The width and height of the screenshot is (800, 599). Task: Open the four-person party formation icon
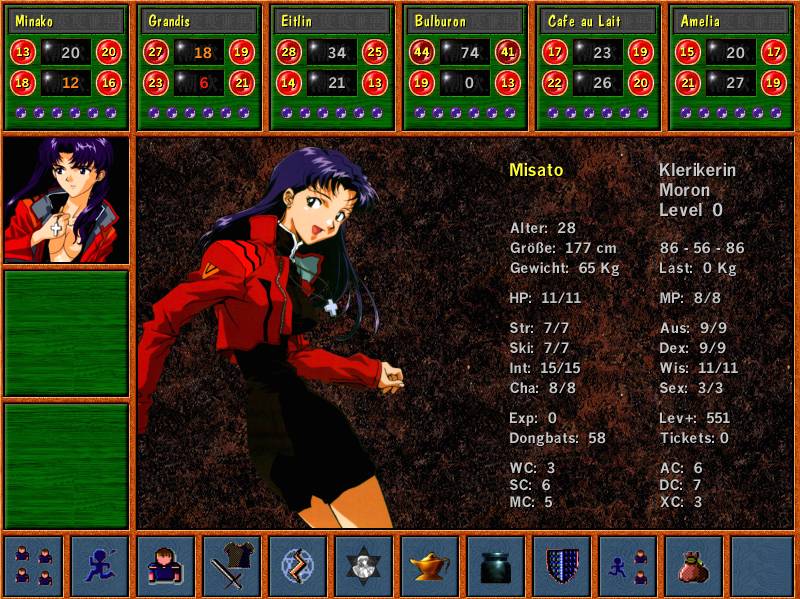click(x=34, y=566)
